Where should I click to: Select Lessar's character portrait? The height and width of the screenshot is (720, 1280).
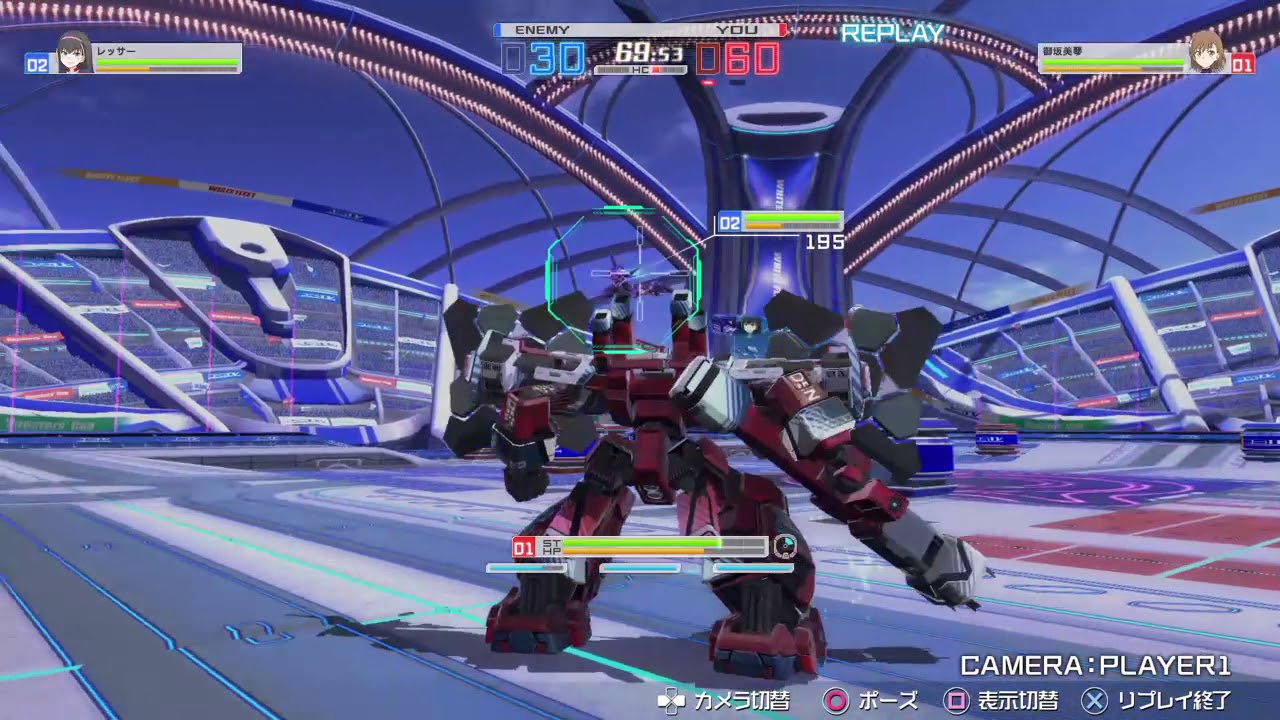73,53
